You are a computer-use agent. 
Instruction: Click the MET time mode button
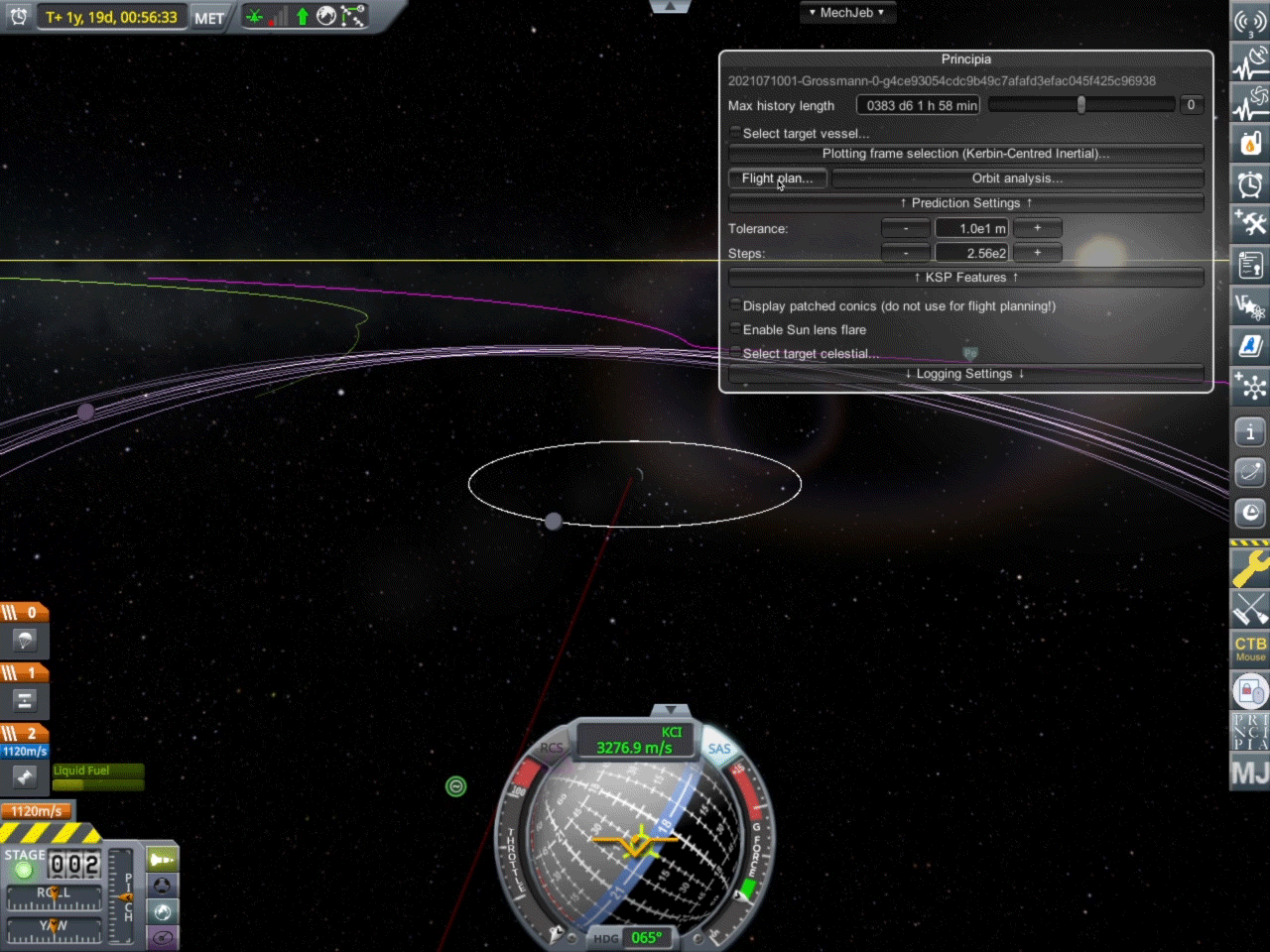click(208, 18)
